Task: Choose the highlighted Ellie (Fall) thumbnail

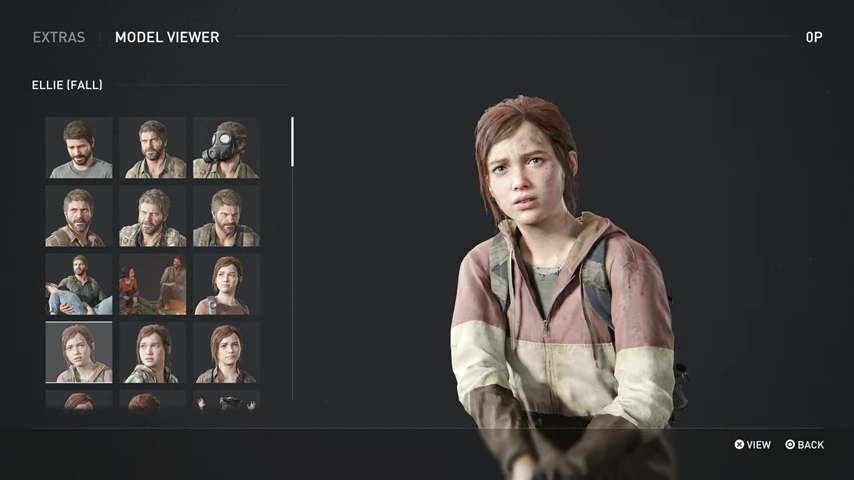Action: [79, 352]
